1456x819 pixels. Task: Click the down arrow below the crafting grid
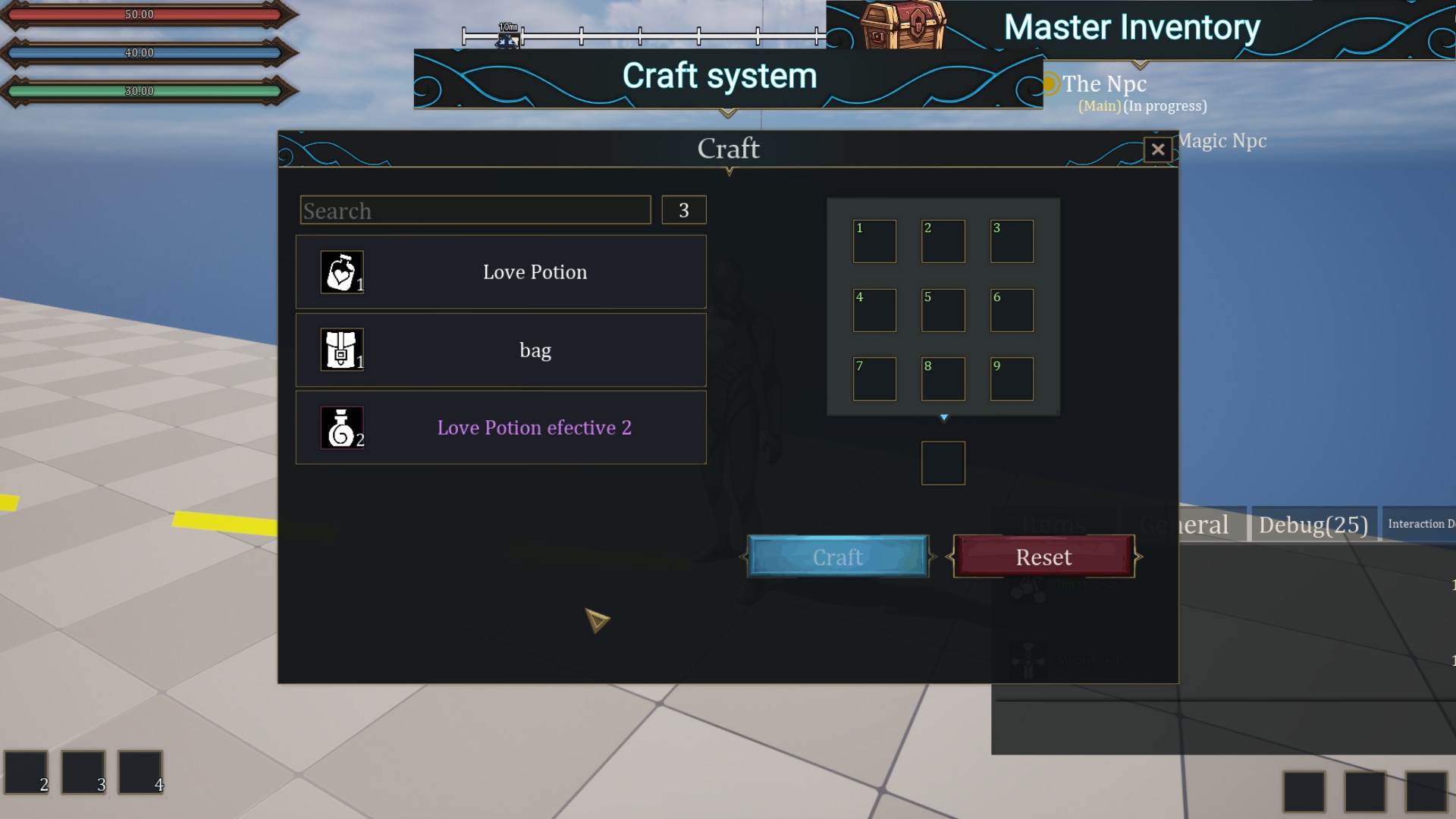click(x=943, y=416)
